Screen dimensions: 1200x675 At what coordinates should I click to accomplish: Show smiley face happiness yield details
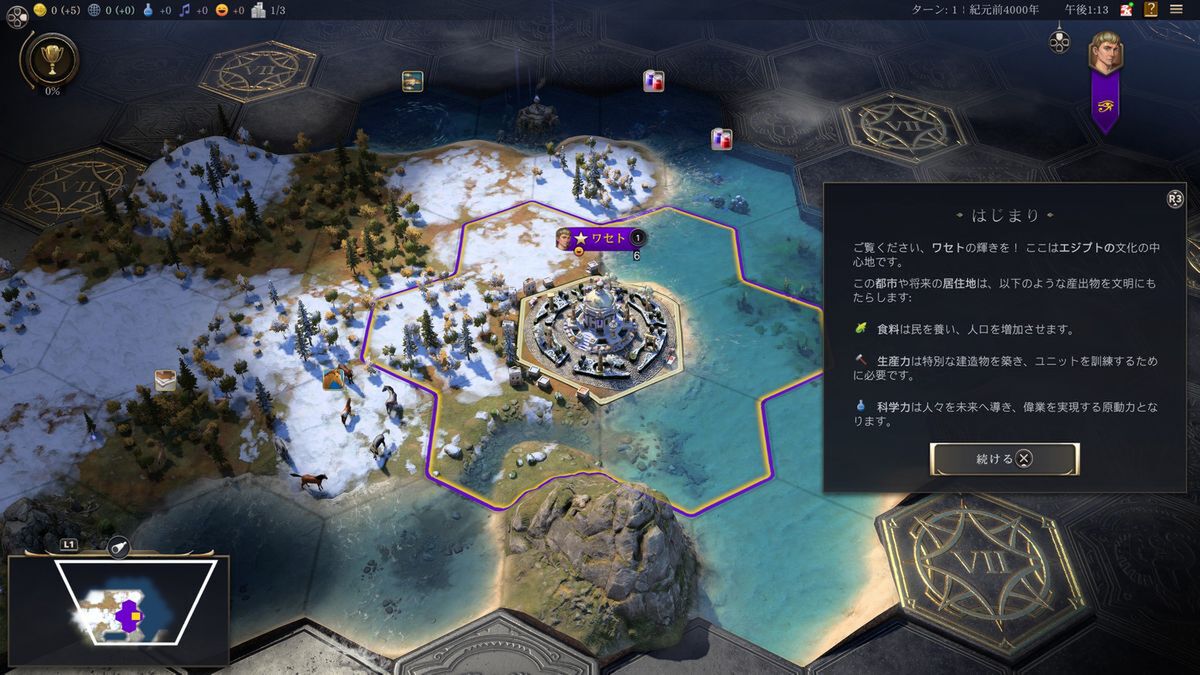pos(221,10)
